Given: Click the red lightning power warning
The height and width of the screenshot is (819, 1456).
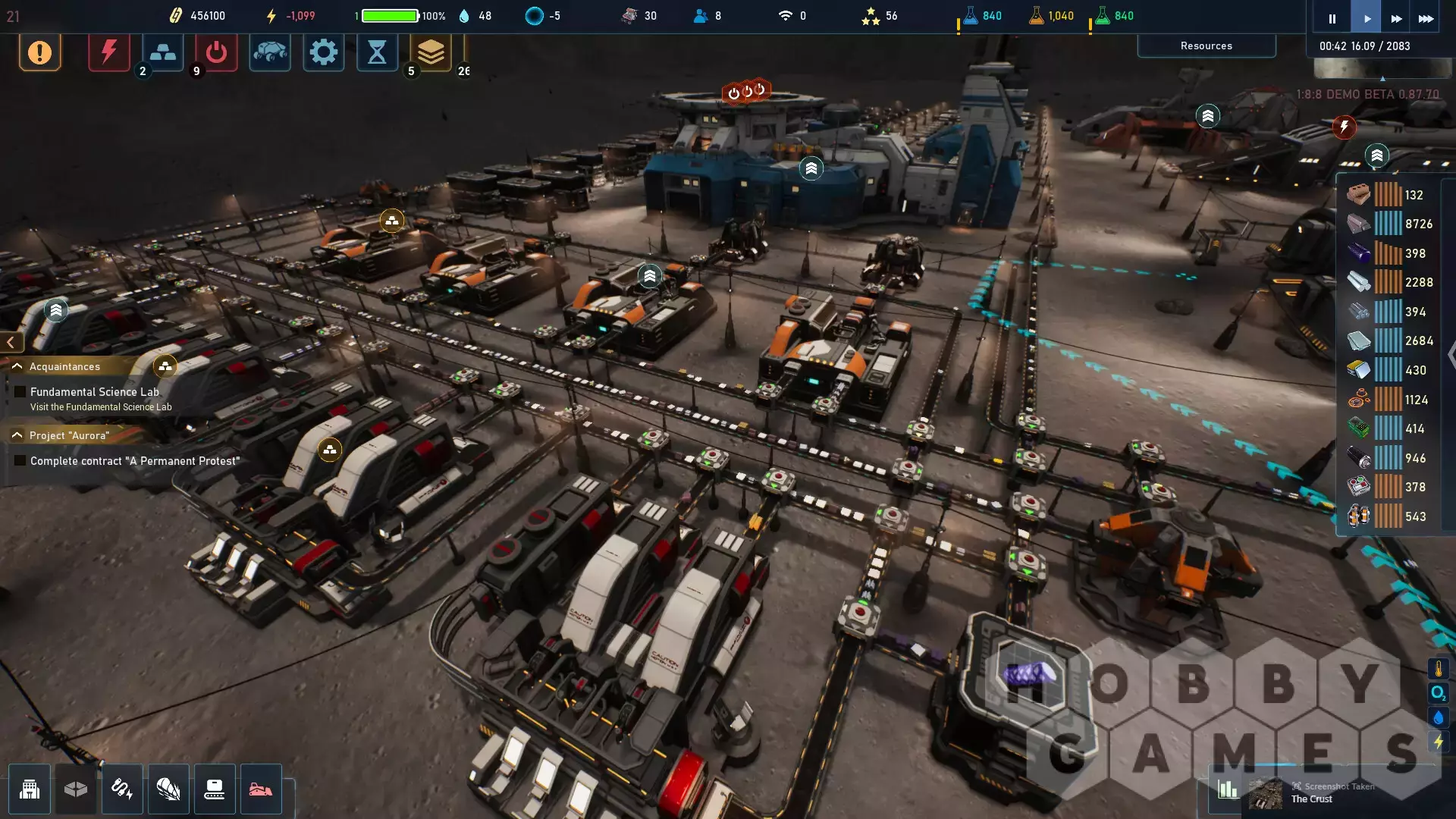Looking at the screenshot, I should click(108, 52).
